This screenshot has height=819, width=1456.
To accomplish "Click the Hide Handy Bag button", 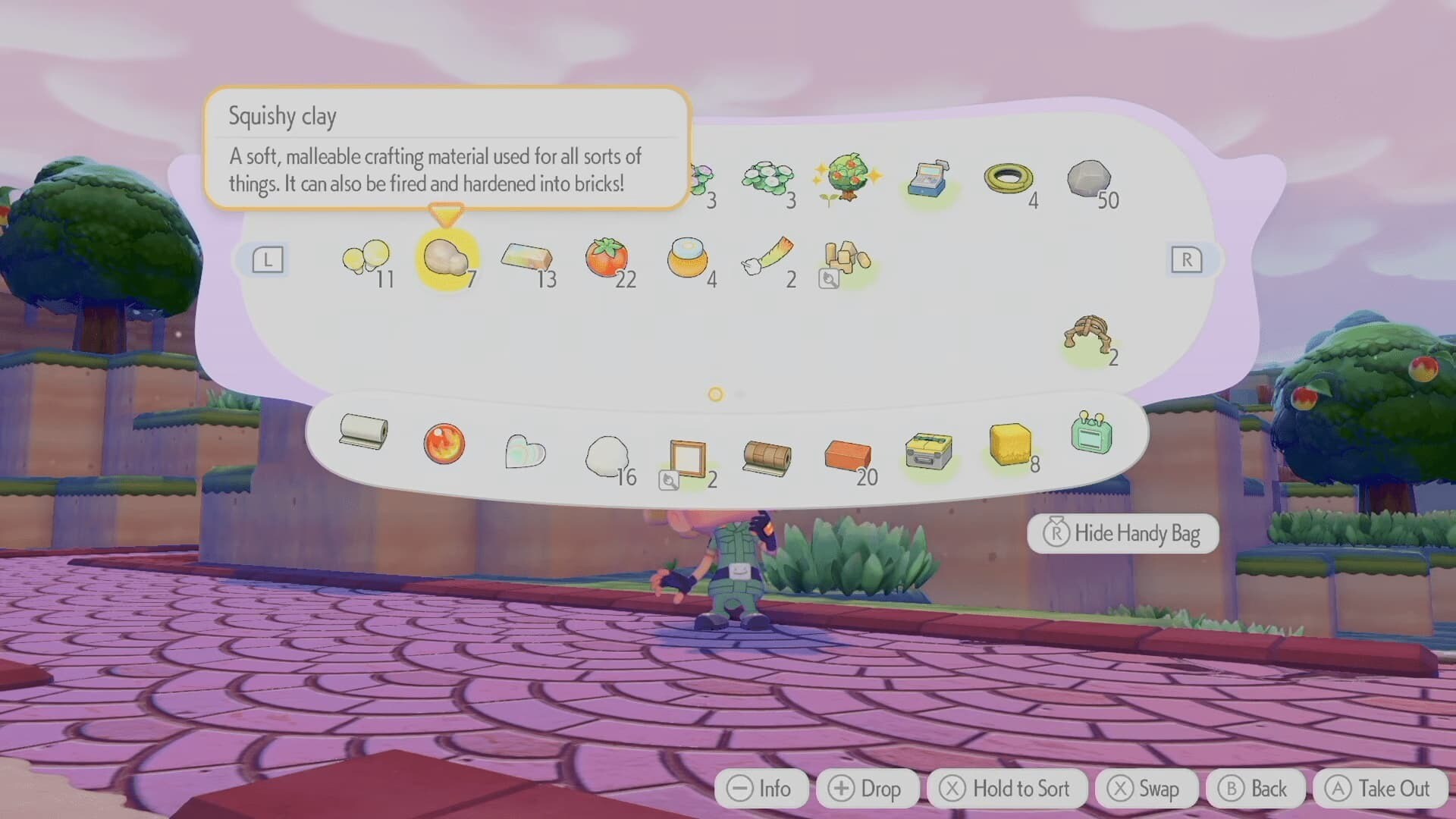I will tap(1122, 534).
